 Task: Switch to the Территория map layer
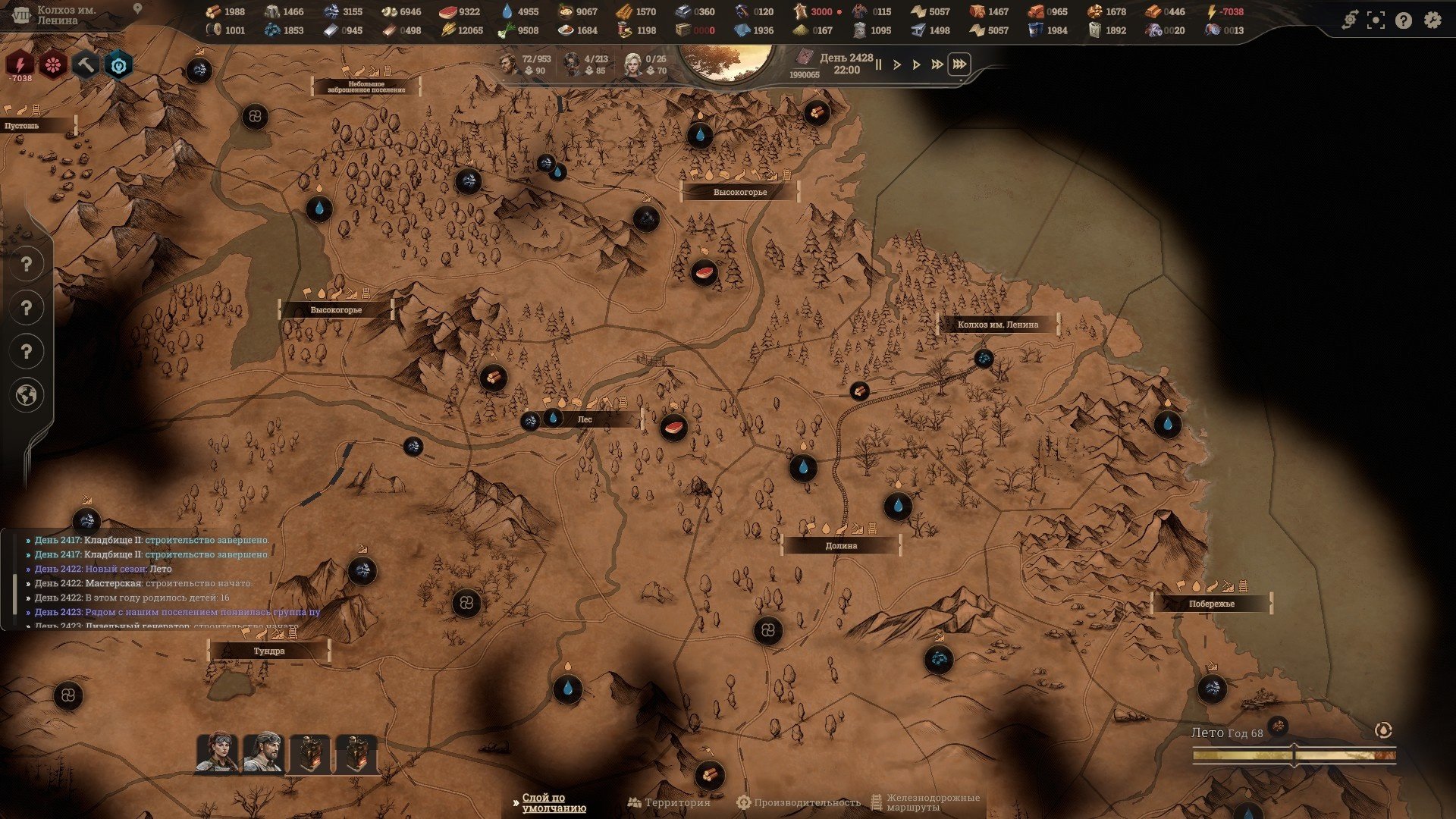tap(669, 802)
